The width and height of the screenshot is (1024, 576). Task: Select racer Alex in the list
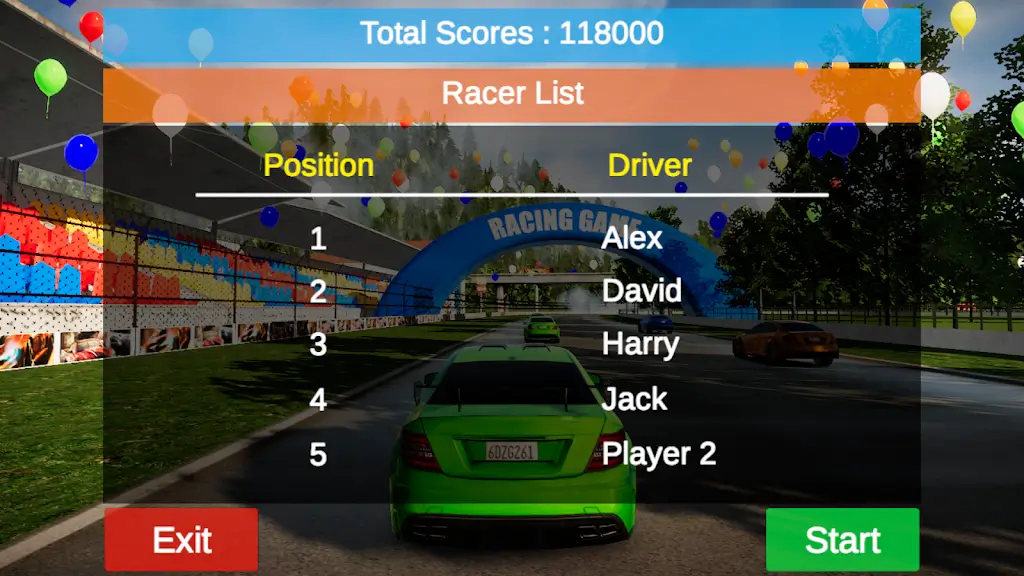(632, 238)
